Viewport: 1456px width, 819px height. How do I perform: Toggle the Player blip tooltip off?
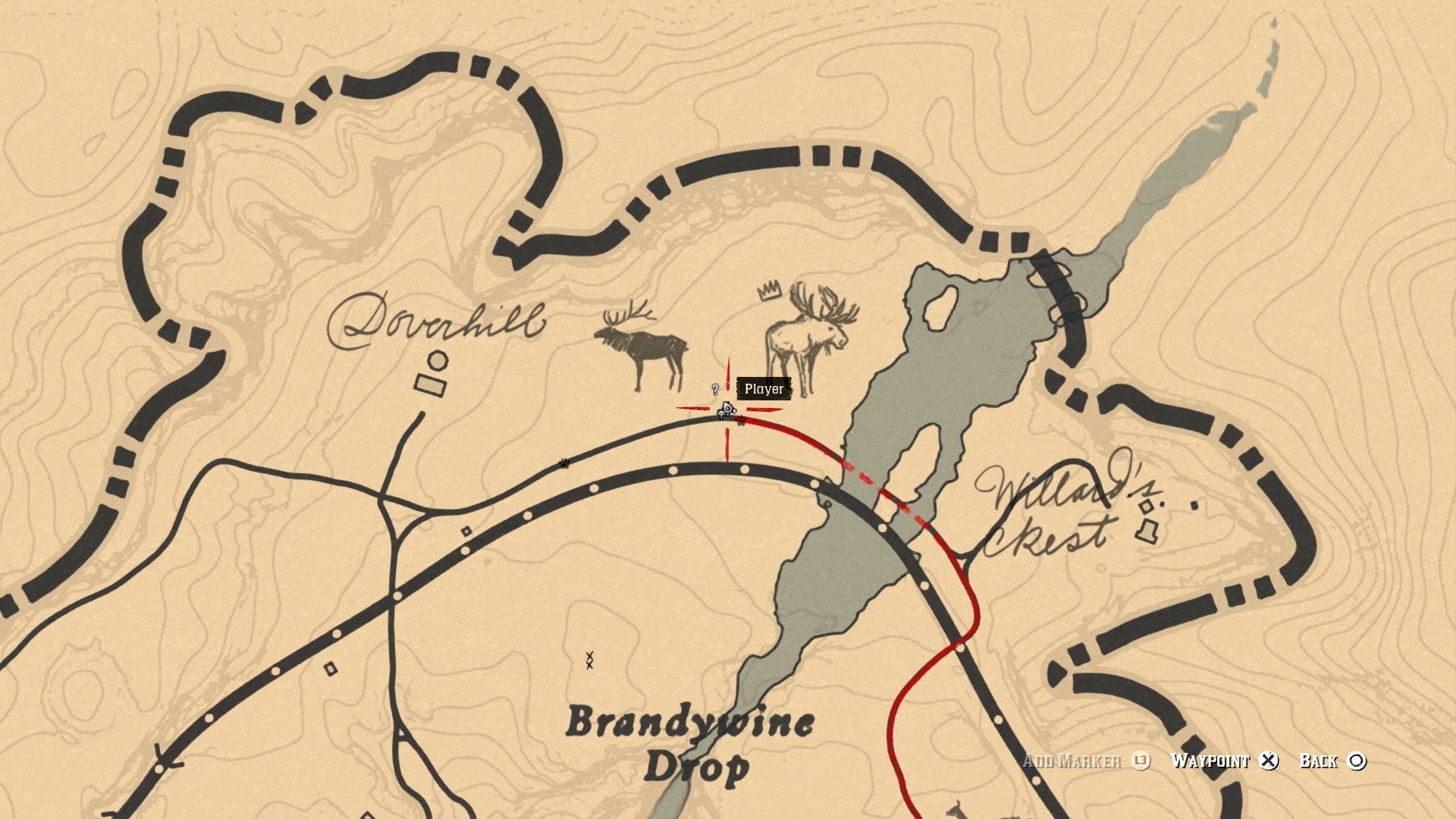pos(762,389)
